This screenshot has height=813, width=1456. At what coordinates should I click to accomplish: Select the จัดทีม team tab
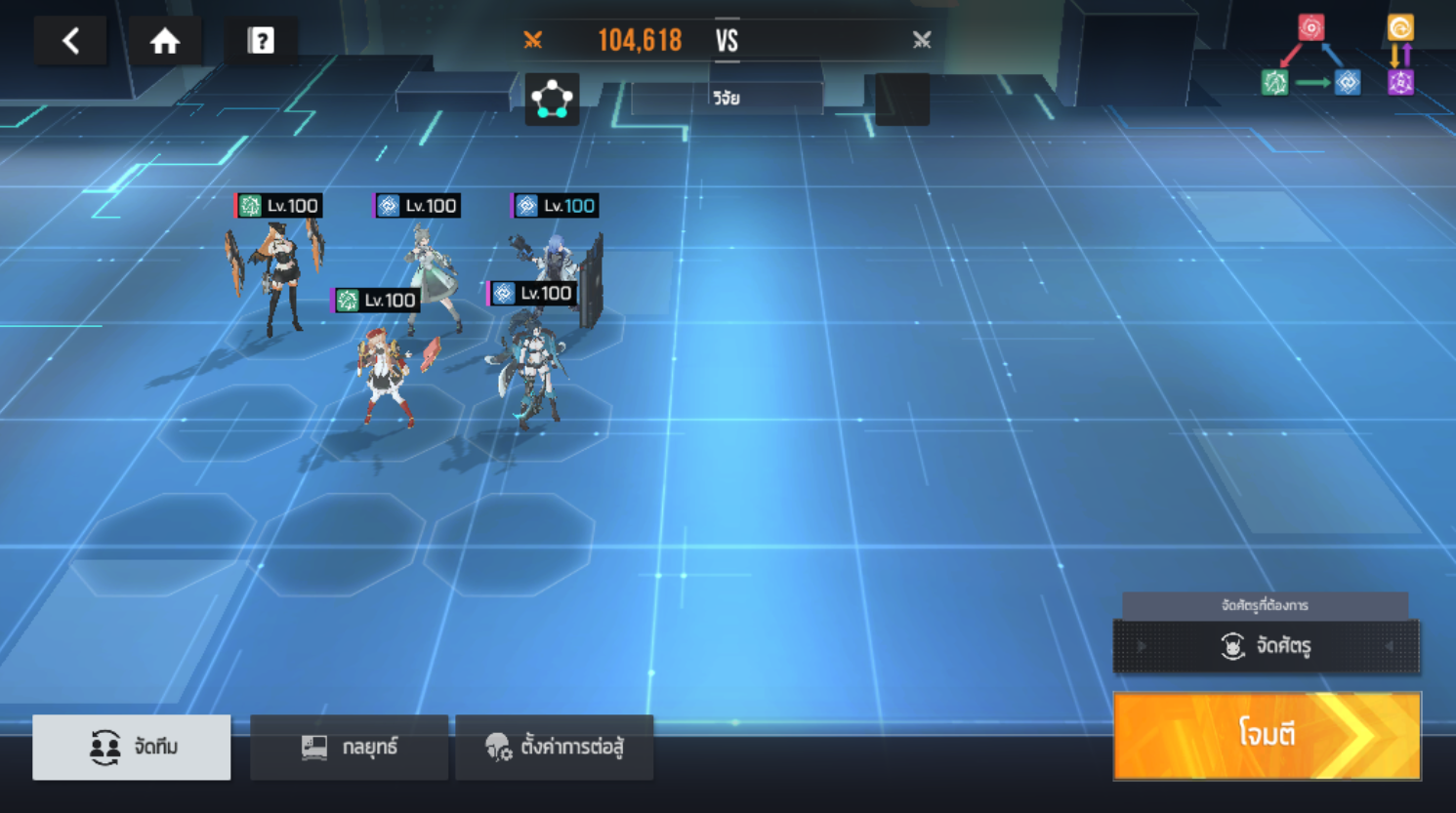(132, 747)
